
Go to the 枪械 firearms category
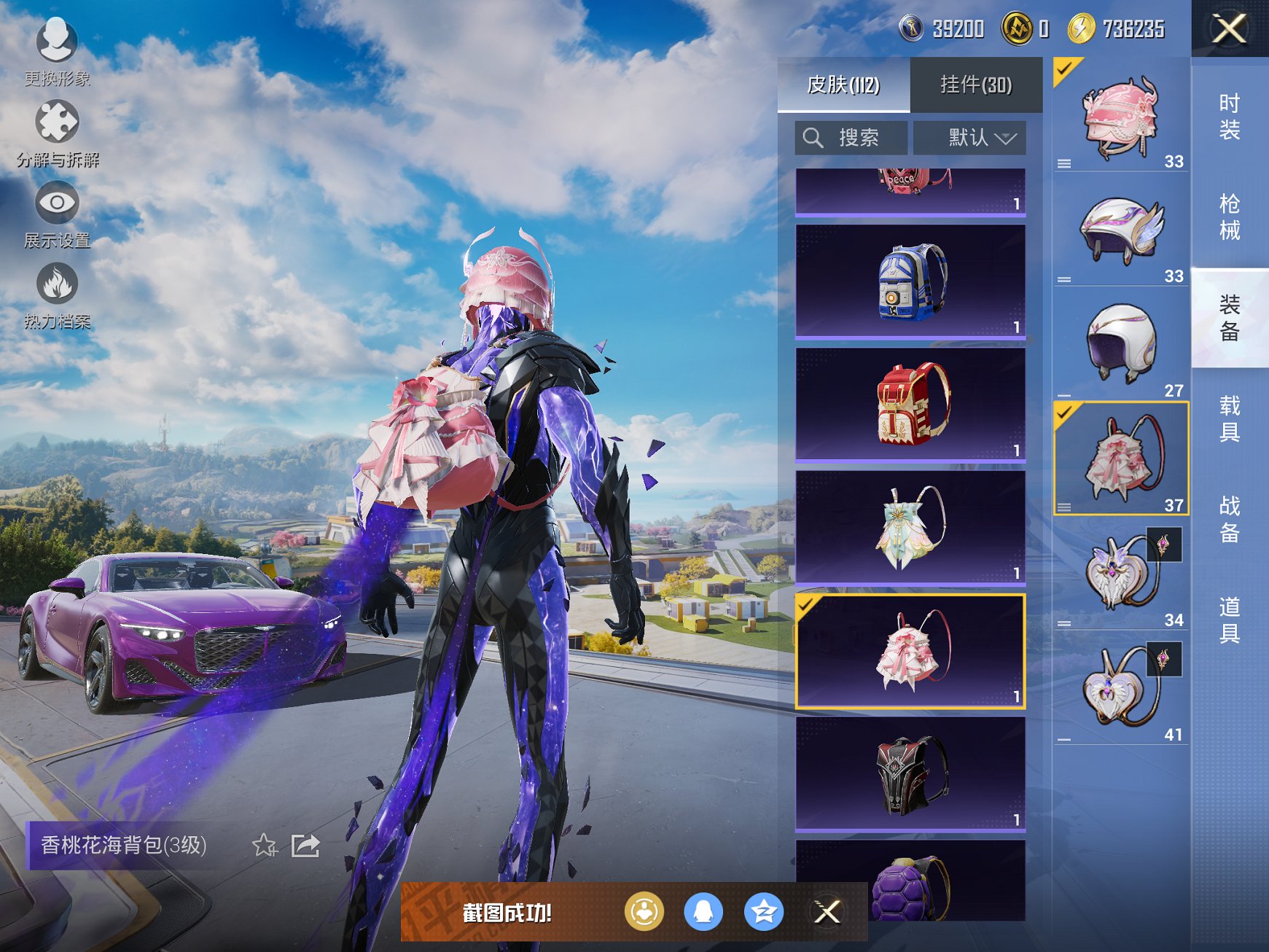point(1230,217)
